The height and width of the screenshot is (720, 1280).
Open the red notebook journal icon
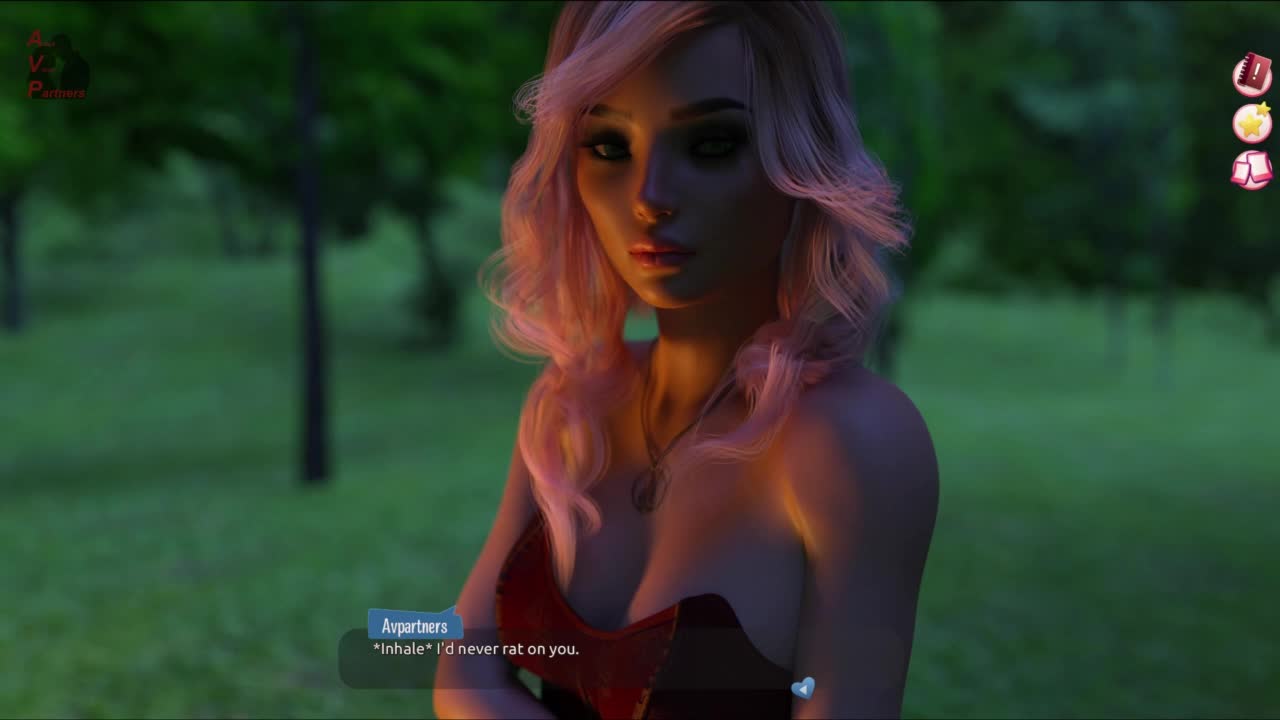(1251, 75)
